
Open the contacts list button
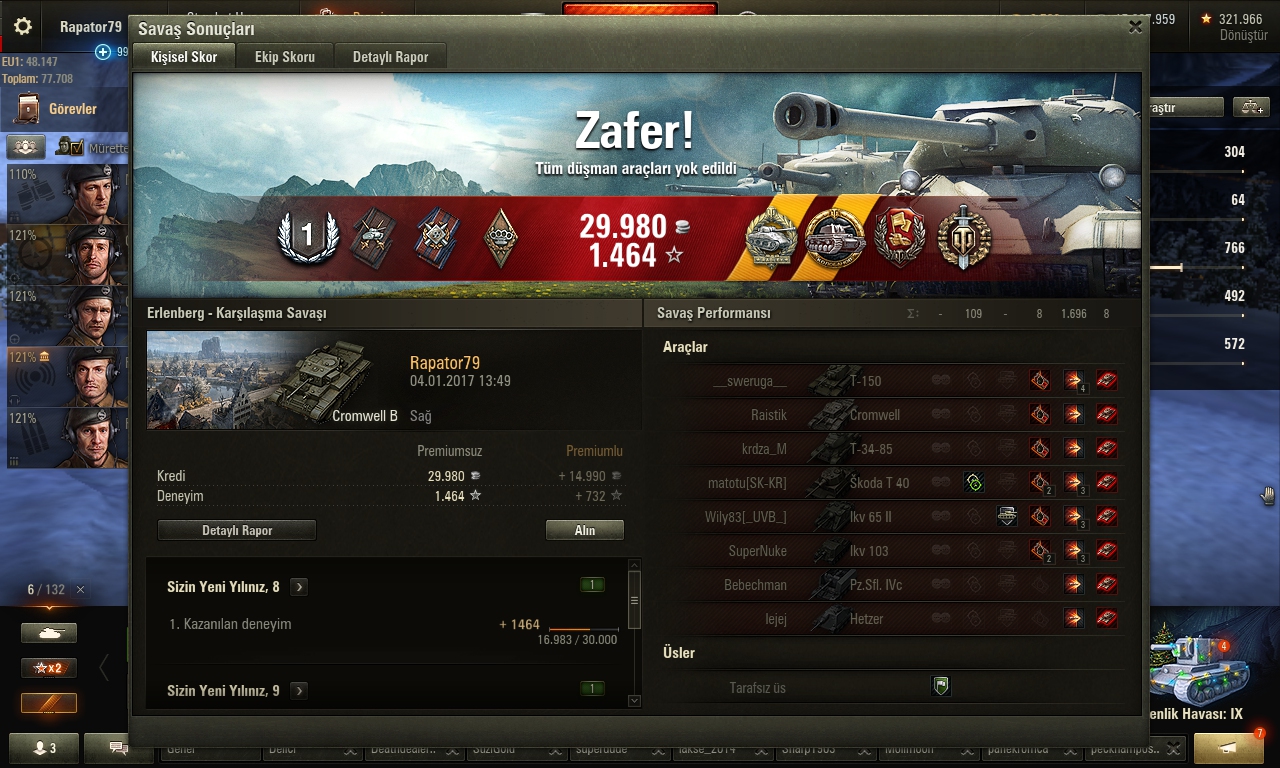(44, 748)
